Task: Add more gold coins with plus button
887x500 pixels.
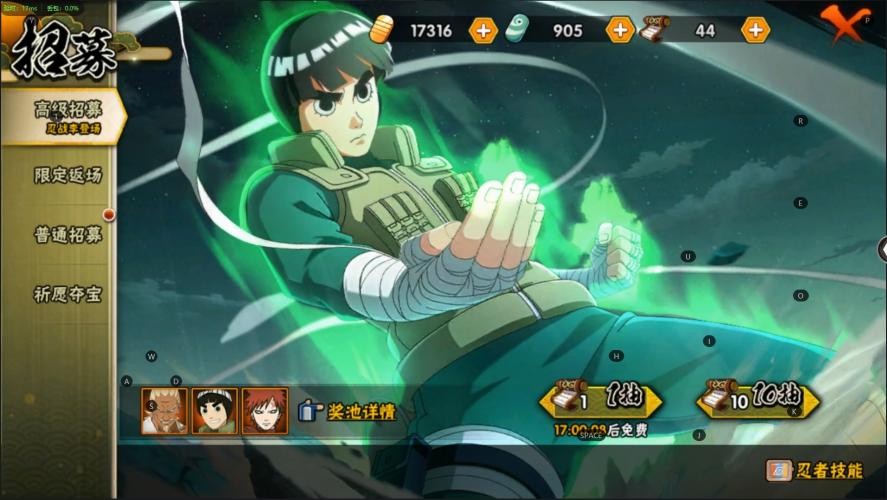Action: pos(483,30)
